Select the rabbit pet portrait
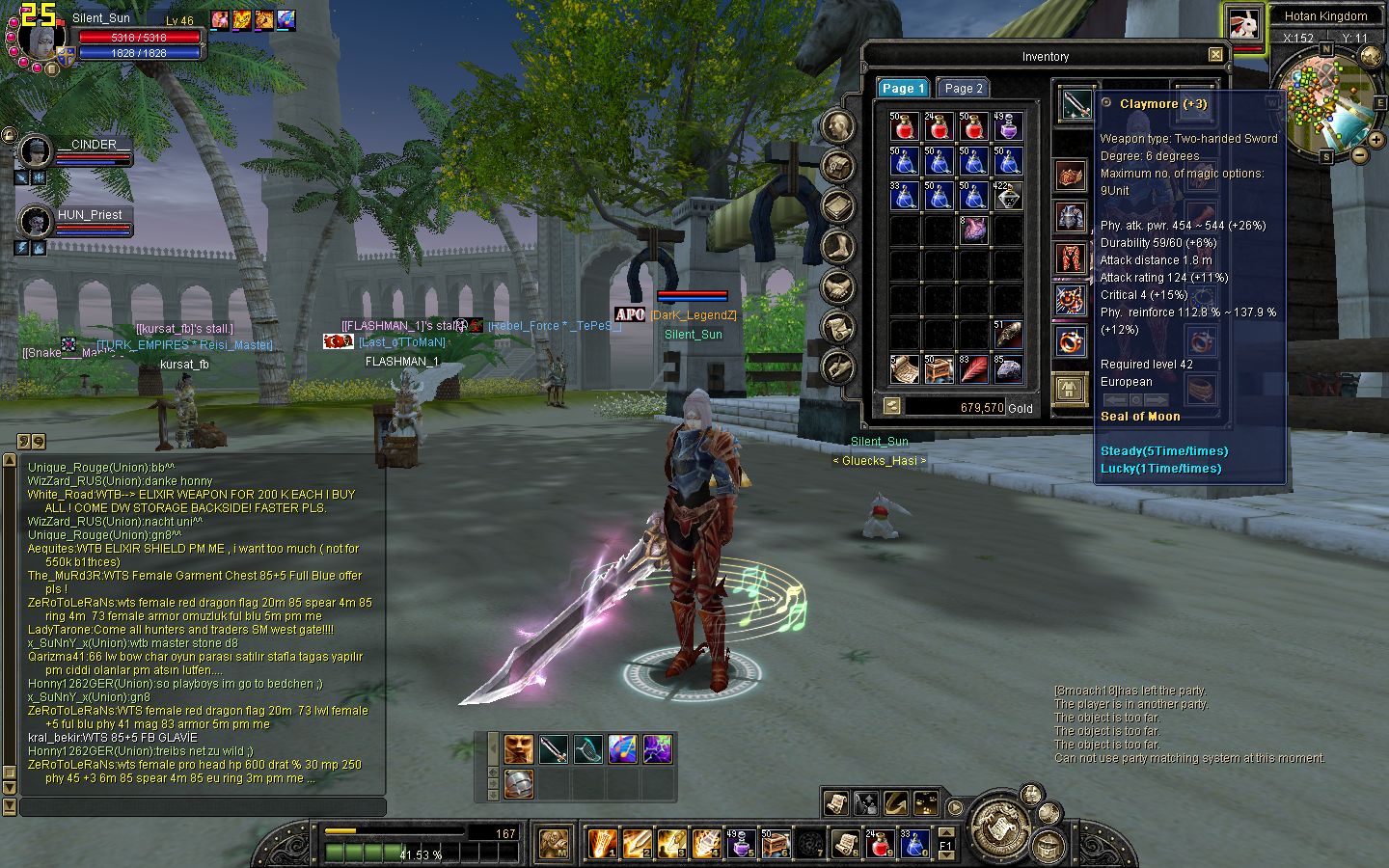 [1245, 24]
